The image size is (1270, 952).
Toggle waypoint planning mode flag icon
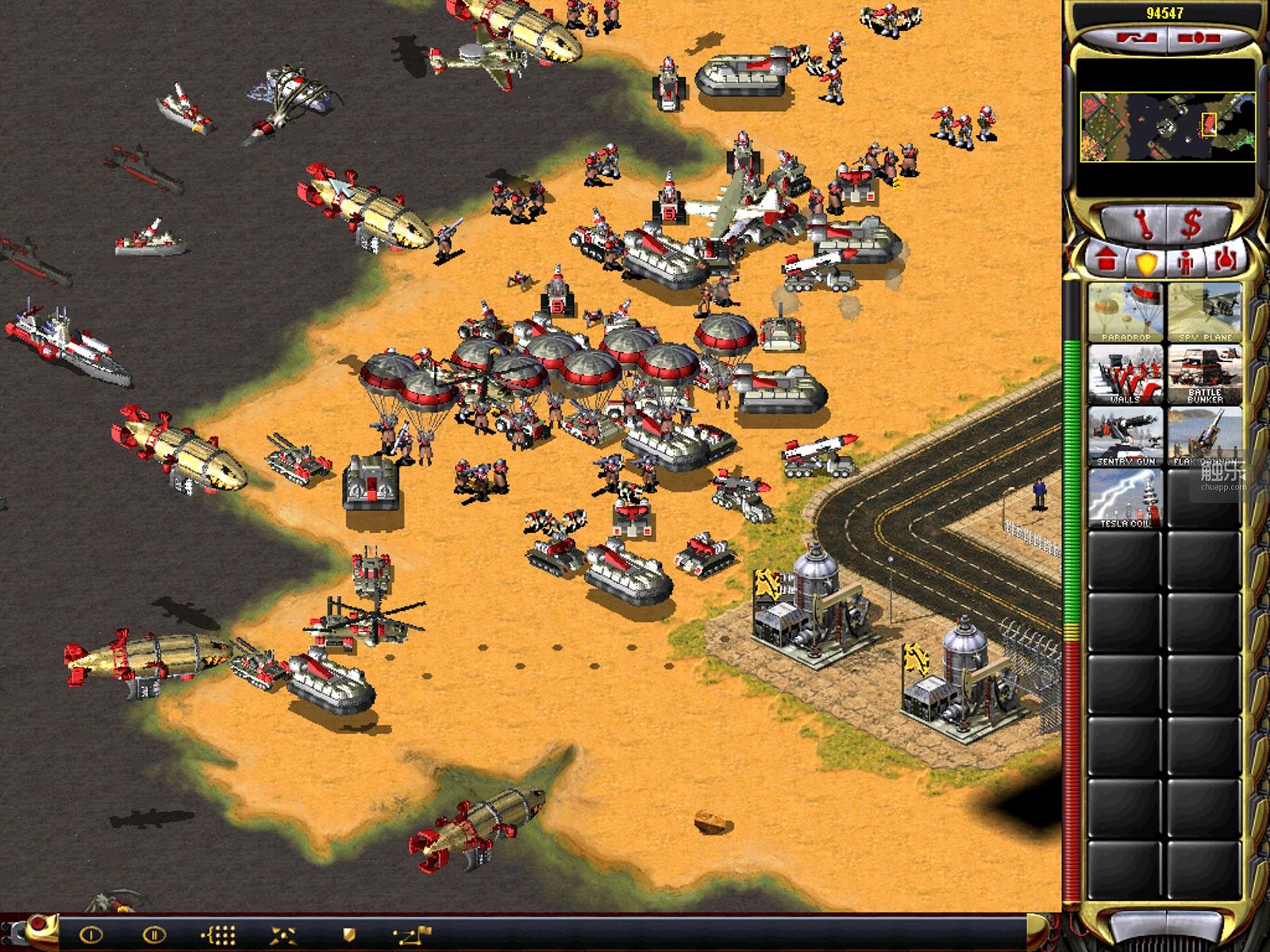(x=411, y=935)
